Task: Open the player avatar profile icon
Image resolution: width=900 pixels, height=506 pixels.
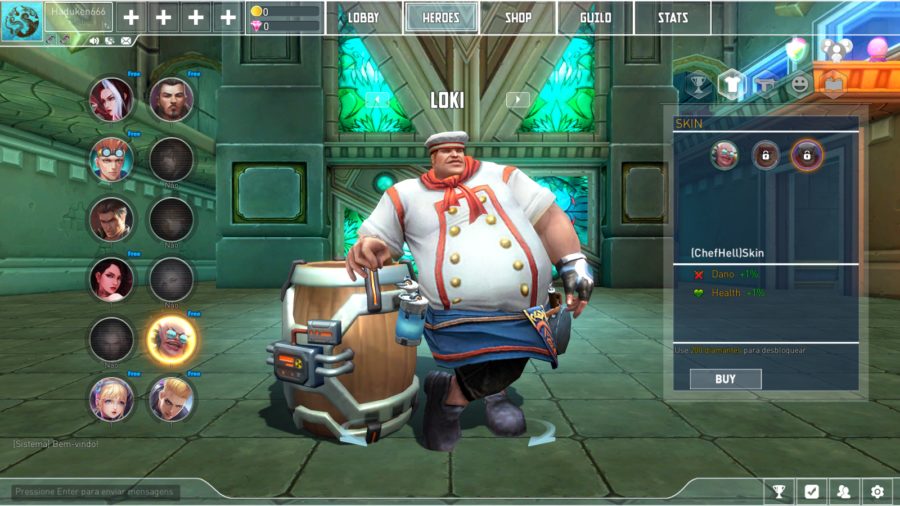Action: (x=20, y=22)
